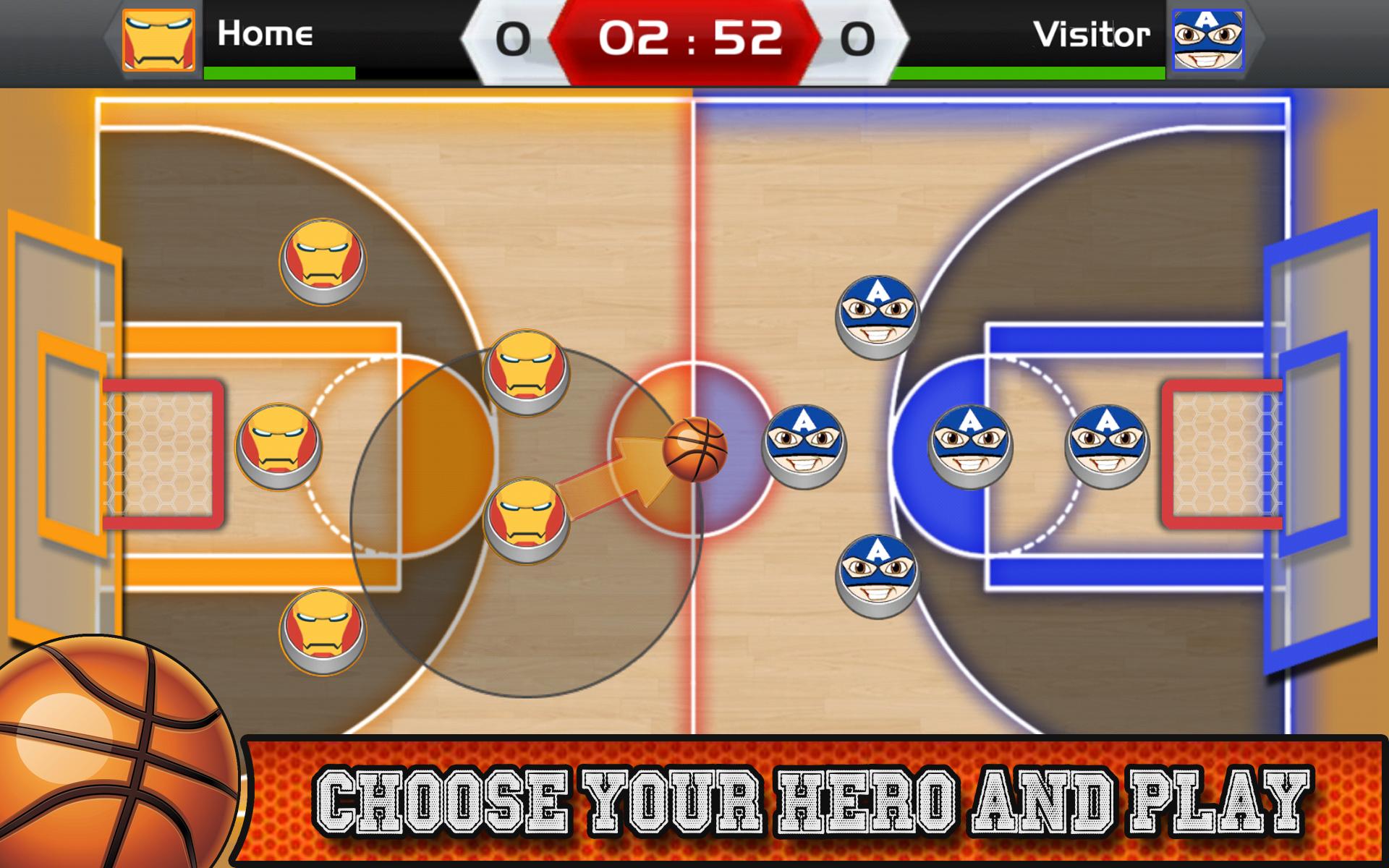Screen dimensions: 1389x868
Task: Select the topmost Iron Man player token
Action: pos(322,260)
